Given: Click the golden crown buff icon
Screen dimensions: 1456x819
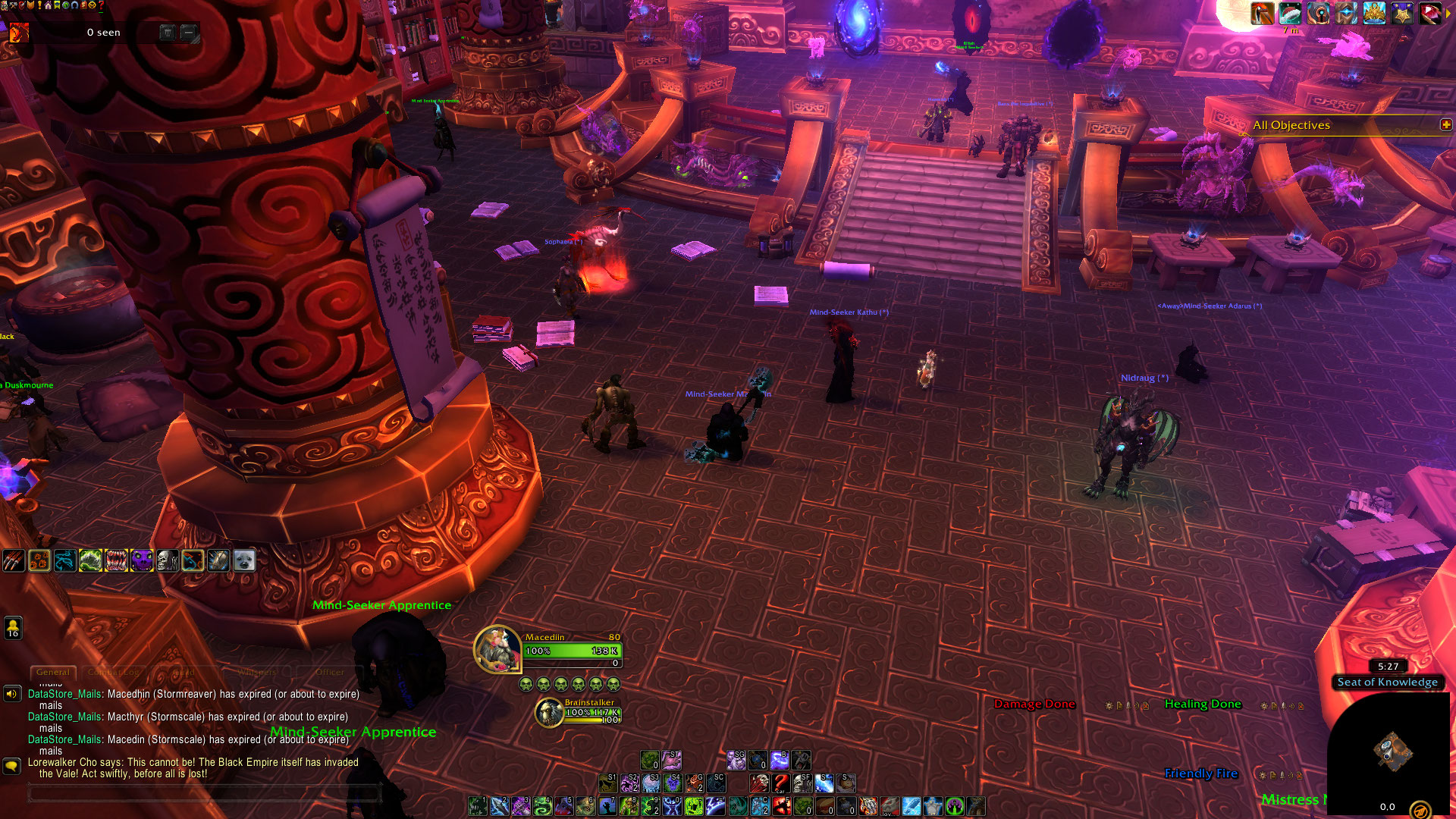Looking at the screenshot, I should (x=1373, y=14).
